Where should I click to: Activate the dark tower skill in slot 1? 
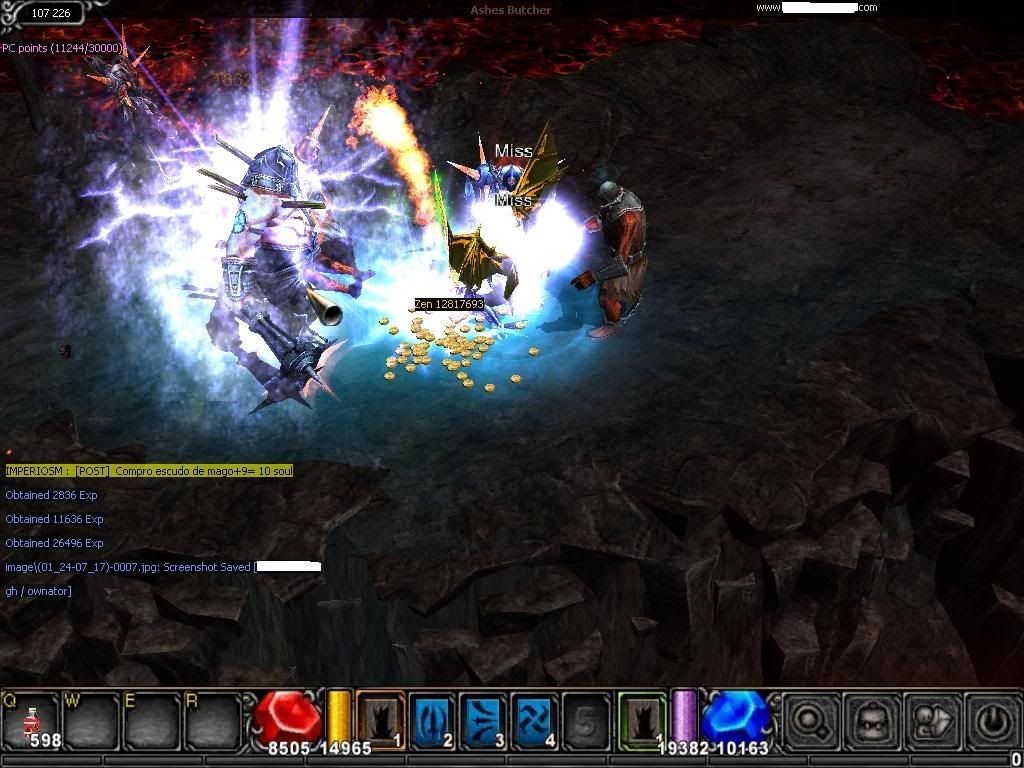pyautogui.click(x=380, y=720)
